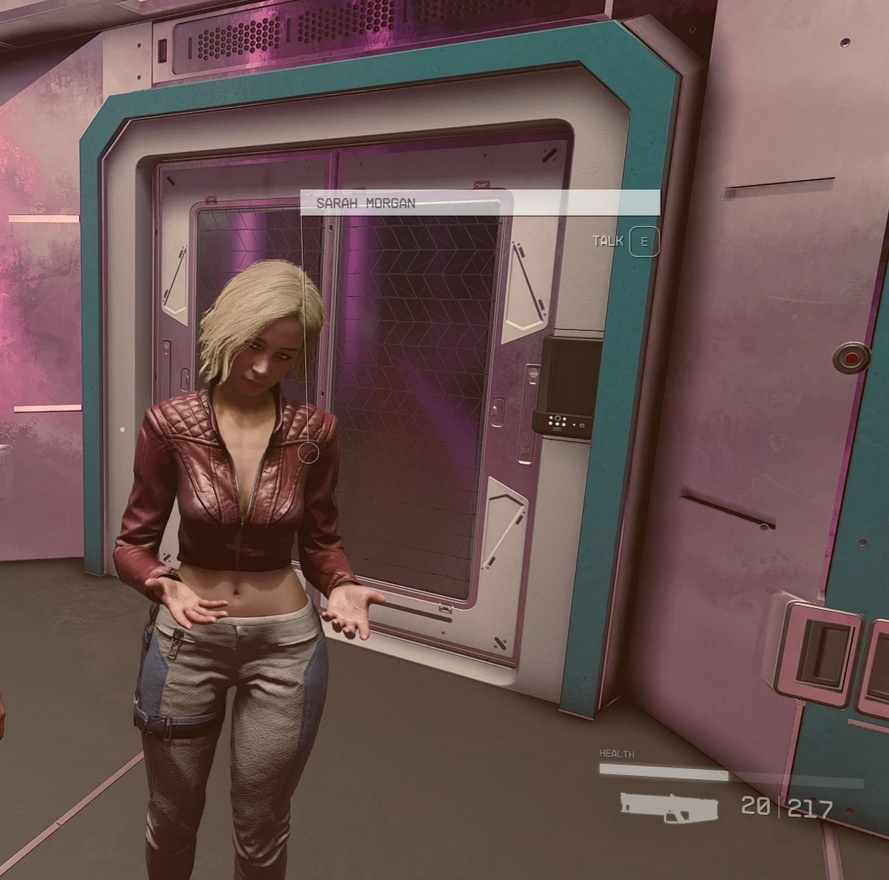Select the equipped rifle weapon icon

[668, 806]
